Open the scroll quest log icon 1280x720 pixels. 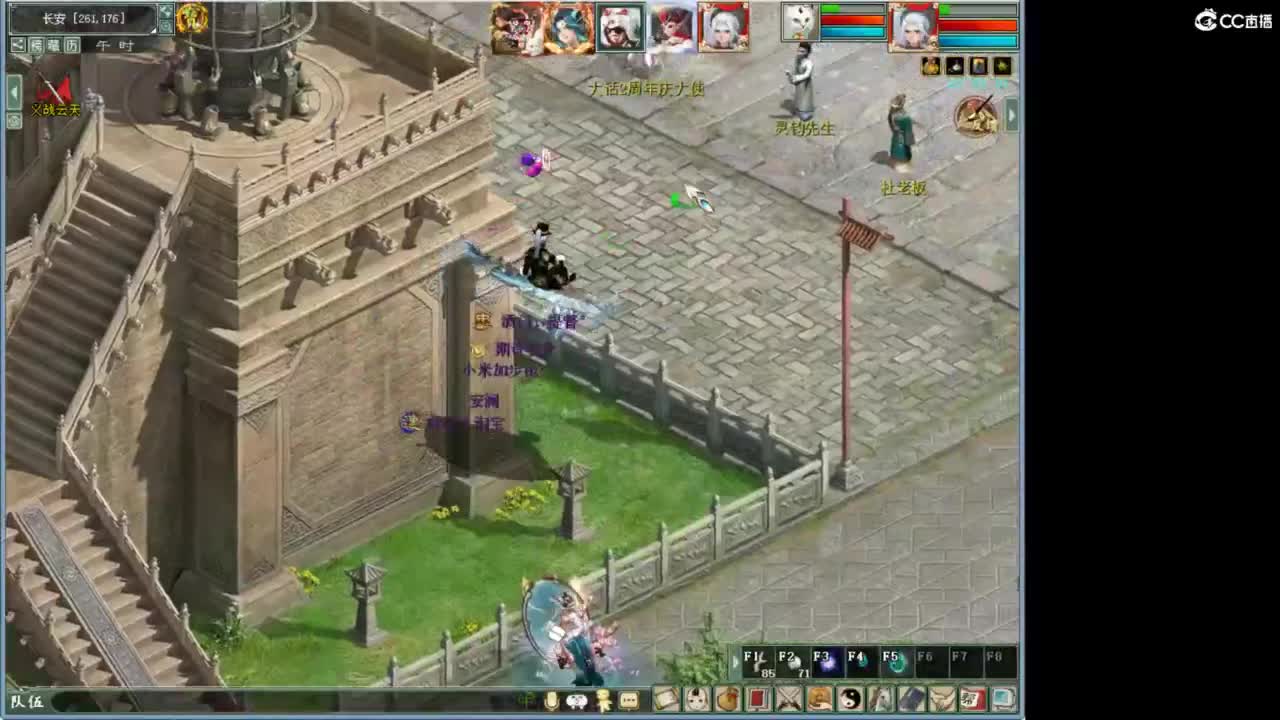click(x=666, y=698)
